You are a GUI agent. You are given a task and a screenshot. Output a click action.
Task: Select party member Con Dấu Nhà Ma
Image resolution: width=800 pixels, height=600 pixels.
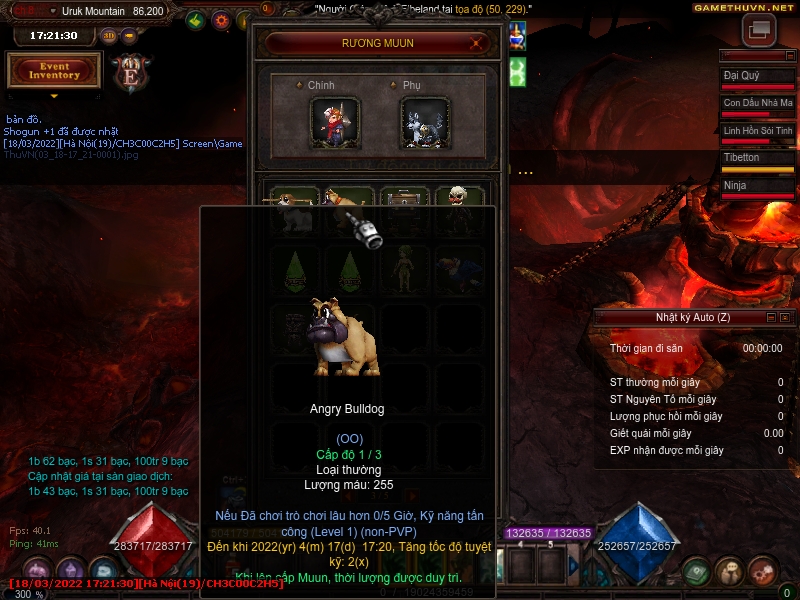click(757, 105)
